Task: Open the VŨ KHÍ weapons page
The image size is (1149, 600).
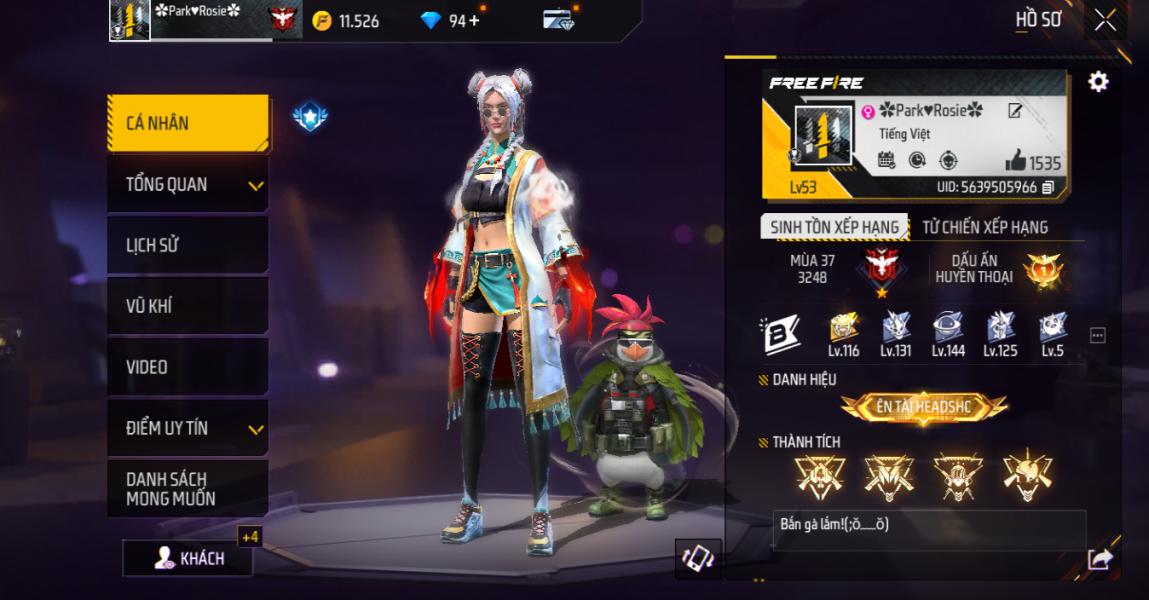Action: point(188,306)
